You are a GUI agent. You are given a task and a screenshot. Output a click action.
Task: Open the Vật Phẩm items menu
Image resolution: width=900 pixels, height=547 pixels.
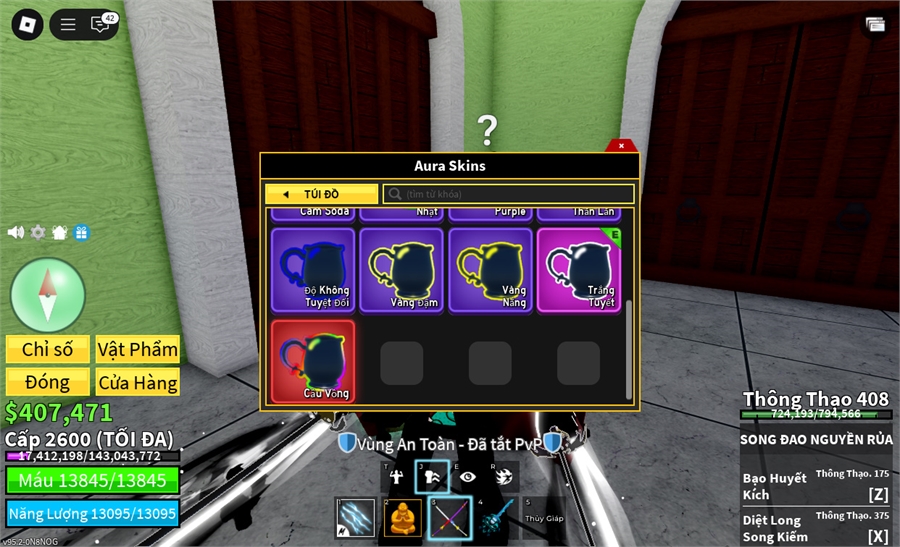pos(138,349)
